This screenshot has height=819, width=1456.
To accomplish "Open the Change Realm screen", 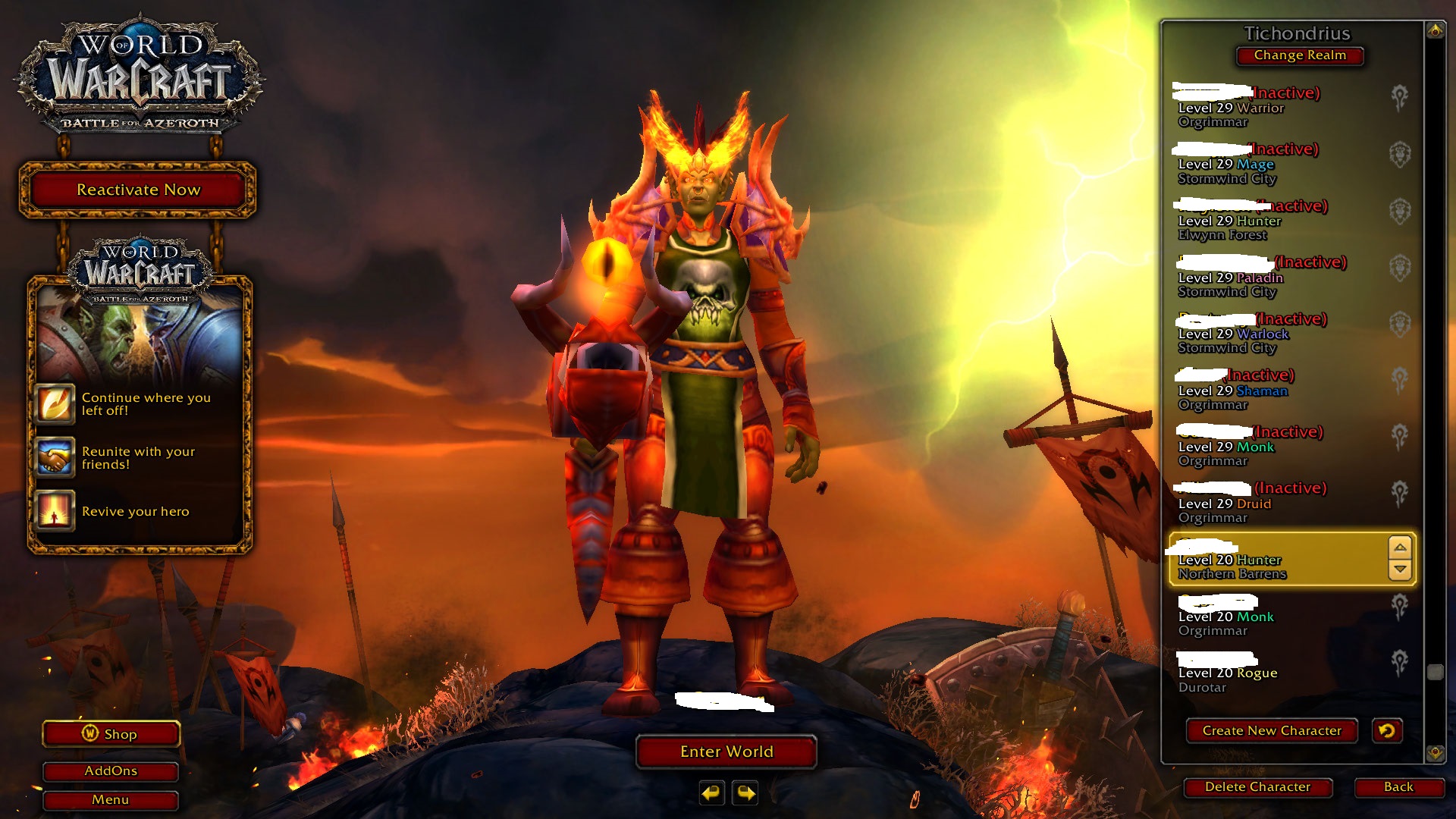I will [x=1299, y=55].
